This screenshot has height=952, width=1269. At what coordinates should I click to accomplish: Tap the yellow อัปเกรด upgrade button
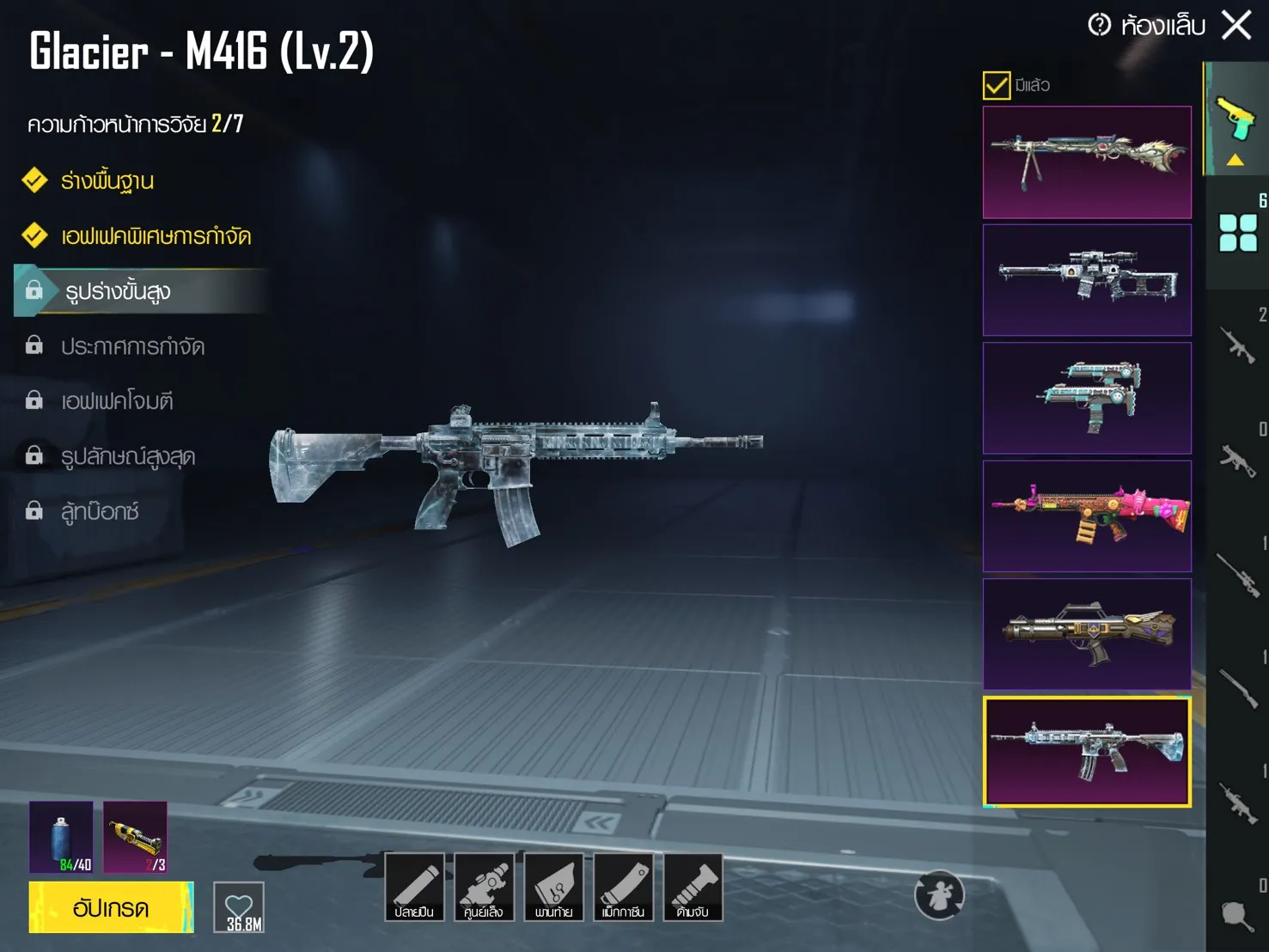(111, 907)
